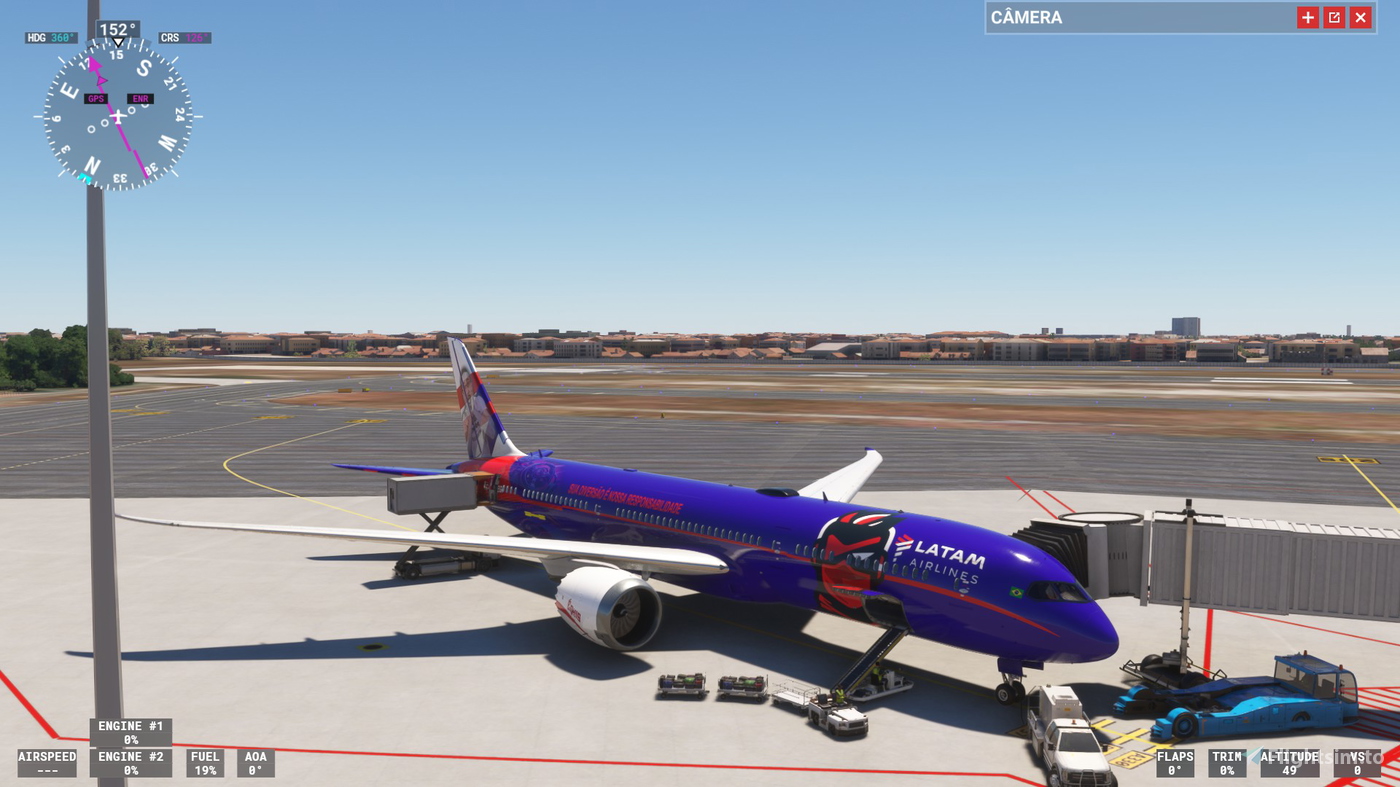Expand the HDG 360° heading selector
The image size is (1400, 787).
51,36
